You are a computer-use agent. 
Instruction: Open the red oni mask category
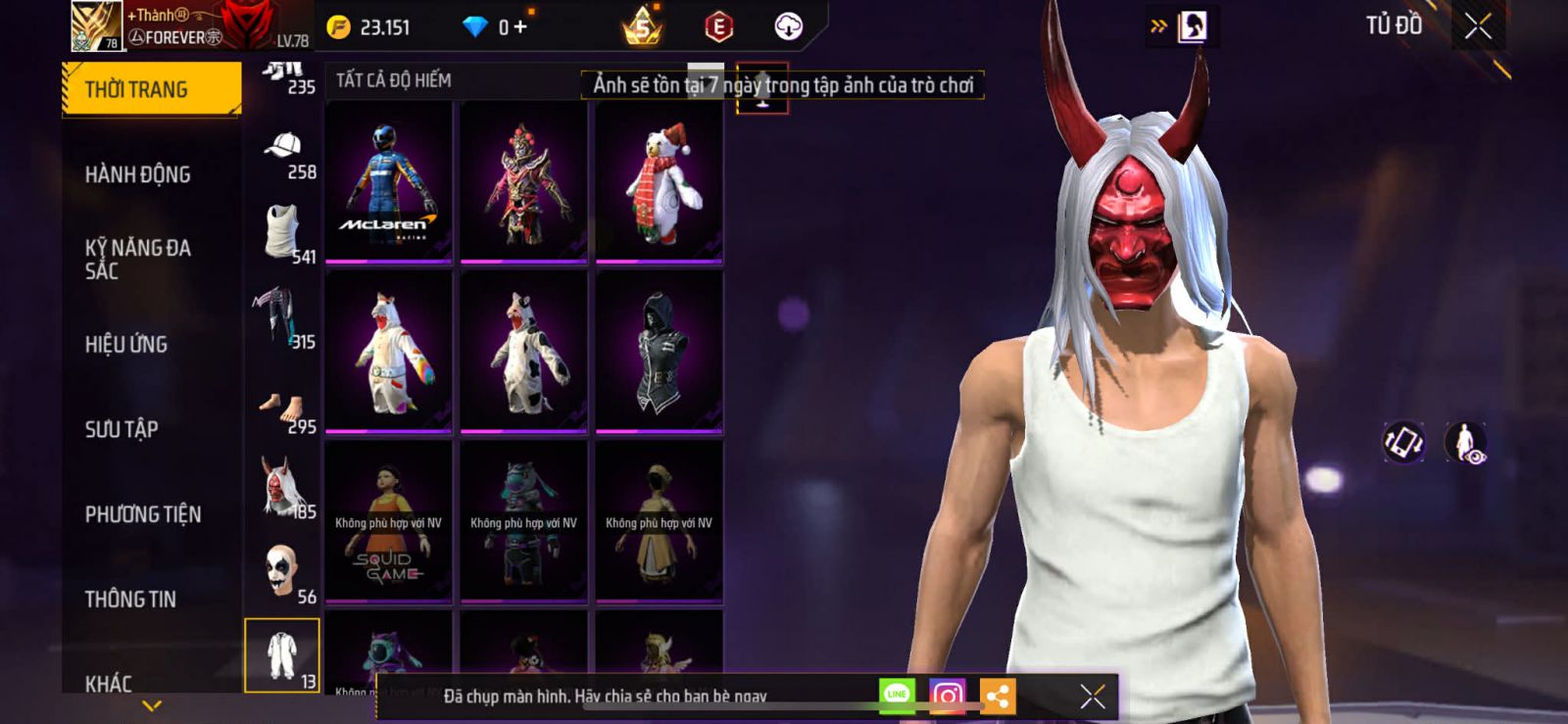coord(282,487)
